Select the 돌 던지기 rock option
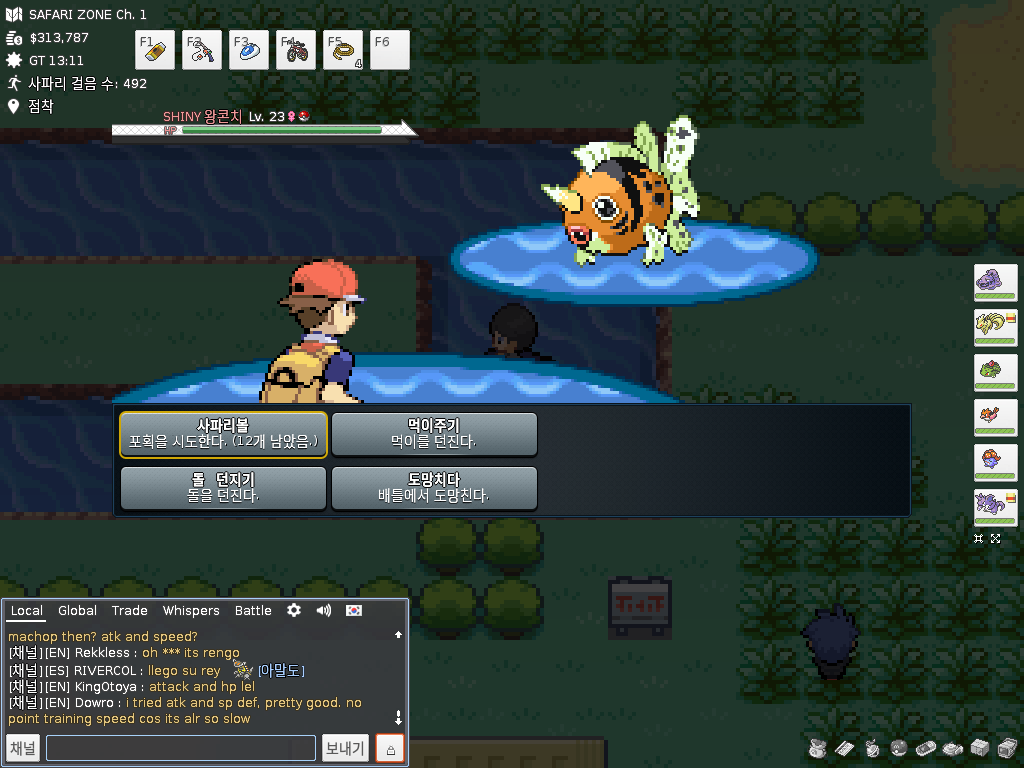 [223, 489]
